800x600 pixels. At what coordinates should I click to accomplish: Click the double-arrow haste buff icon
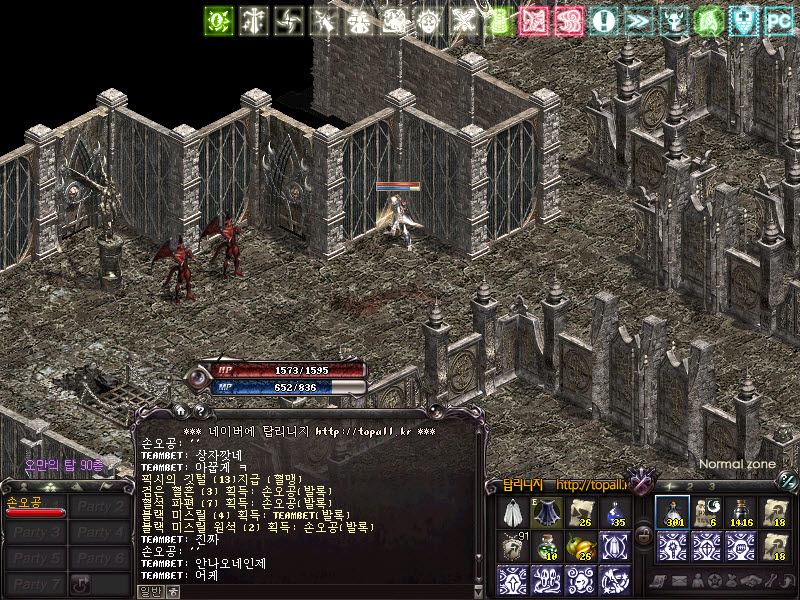(x=638, y=21)
